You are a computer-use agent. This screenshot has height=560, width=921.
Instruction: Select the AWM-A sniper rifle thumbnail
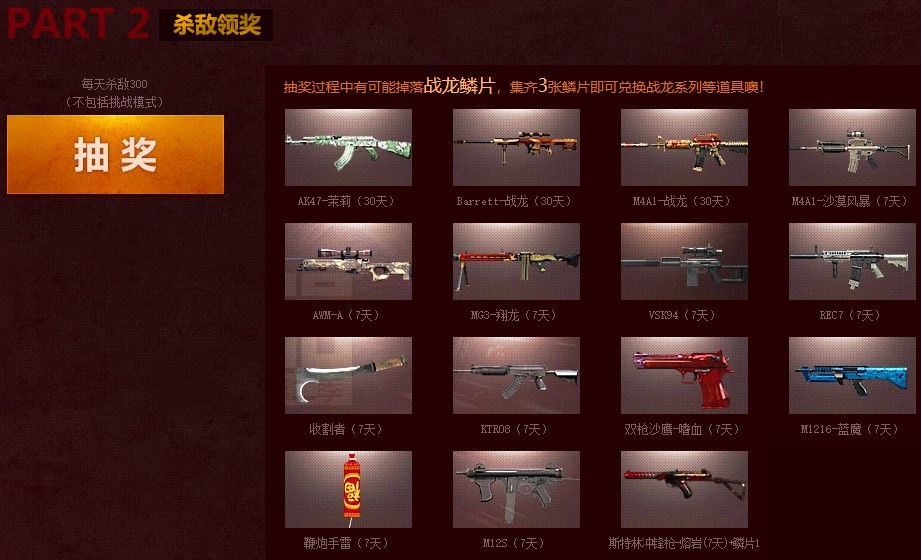348,261
